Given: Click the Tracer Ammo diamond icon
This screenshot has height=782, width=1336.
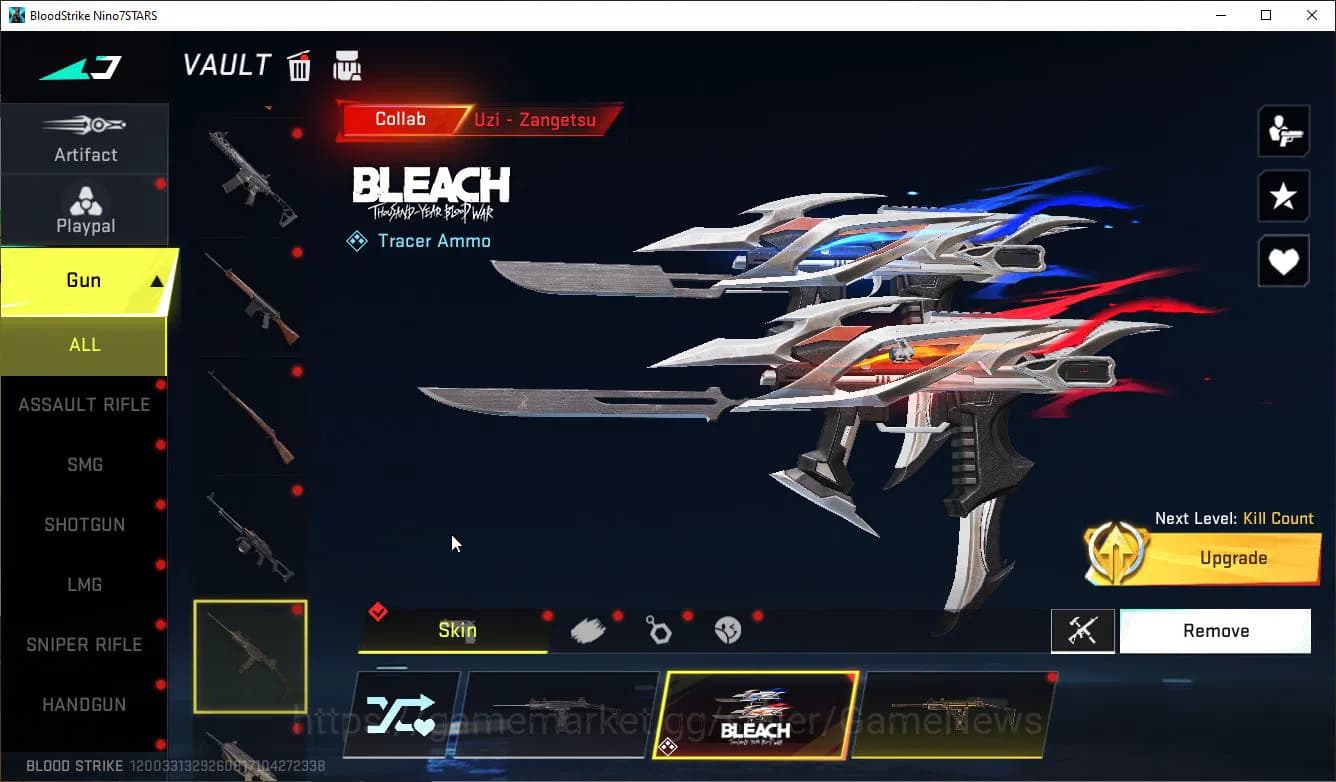Looking at the screenshot, I should (355, 240).
